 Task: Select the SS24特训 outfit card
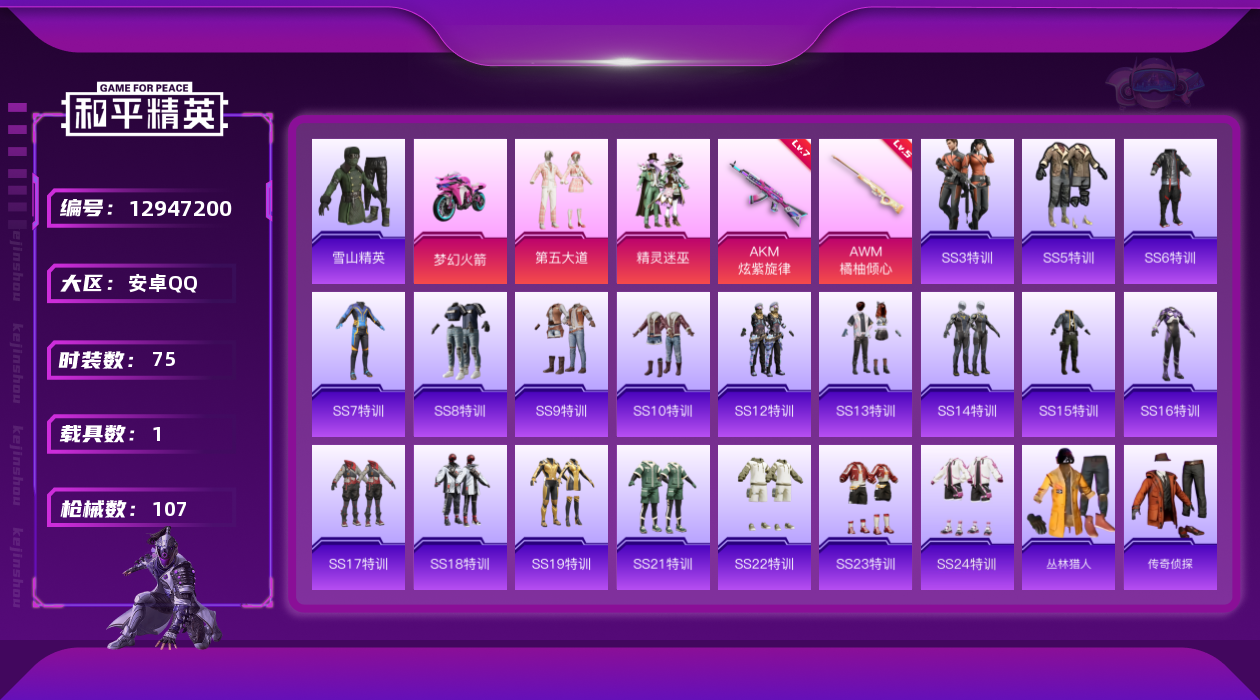(x=967, y=517)
